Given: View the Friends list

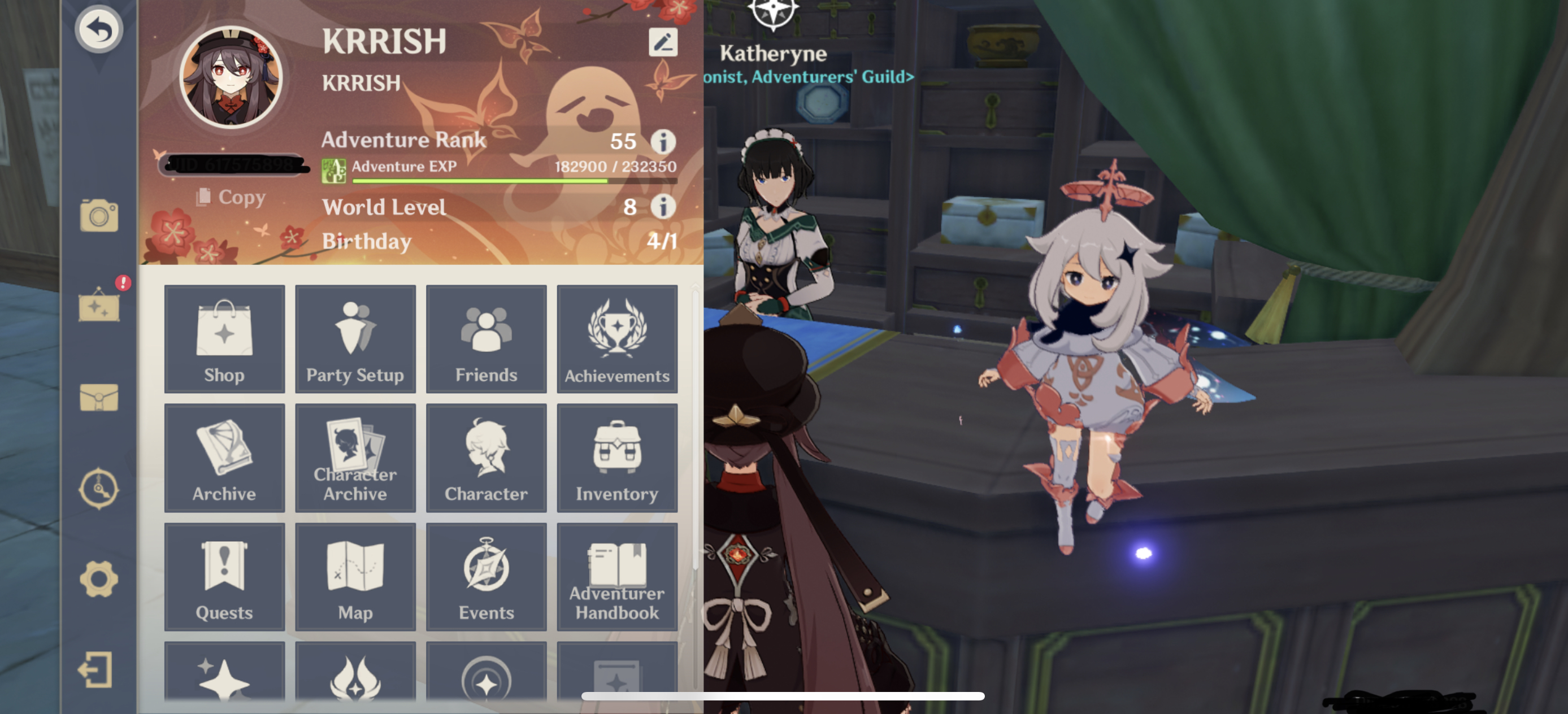Looking at the screenshot, I should click(x=486, y=339).
